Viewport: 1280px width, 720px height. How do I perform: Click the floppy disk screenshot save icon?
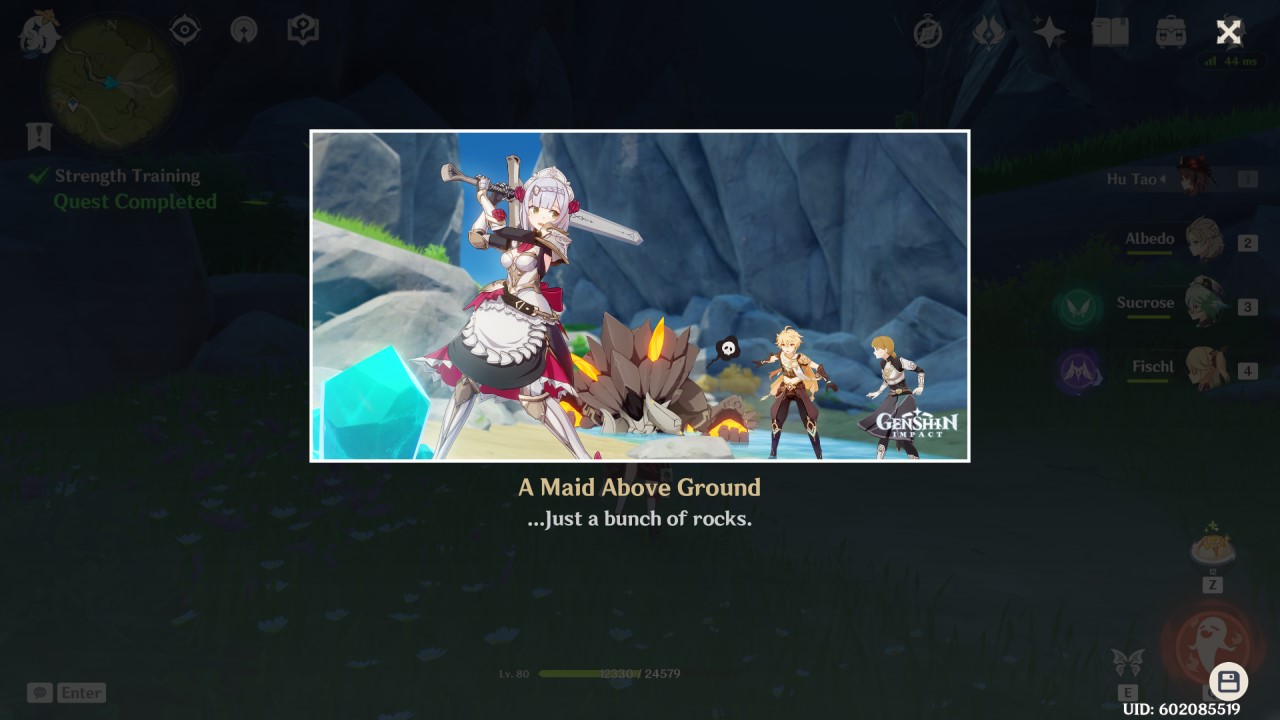pos(1229,679)
